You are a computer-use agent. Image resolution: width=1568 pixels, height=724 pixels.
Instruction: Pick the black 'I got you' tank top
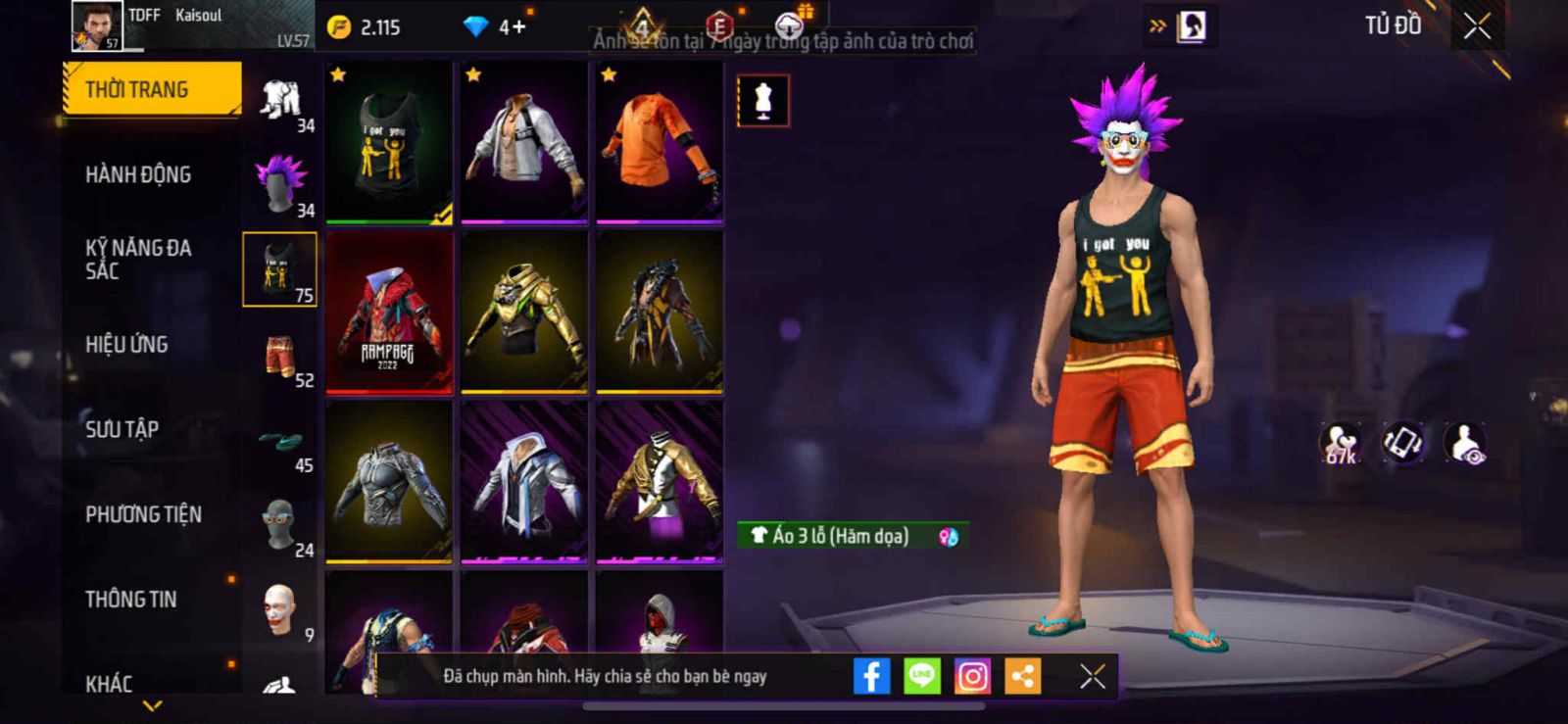click(389, 142)
